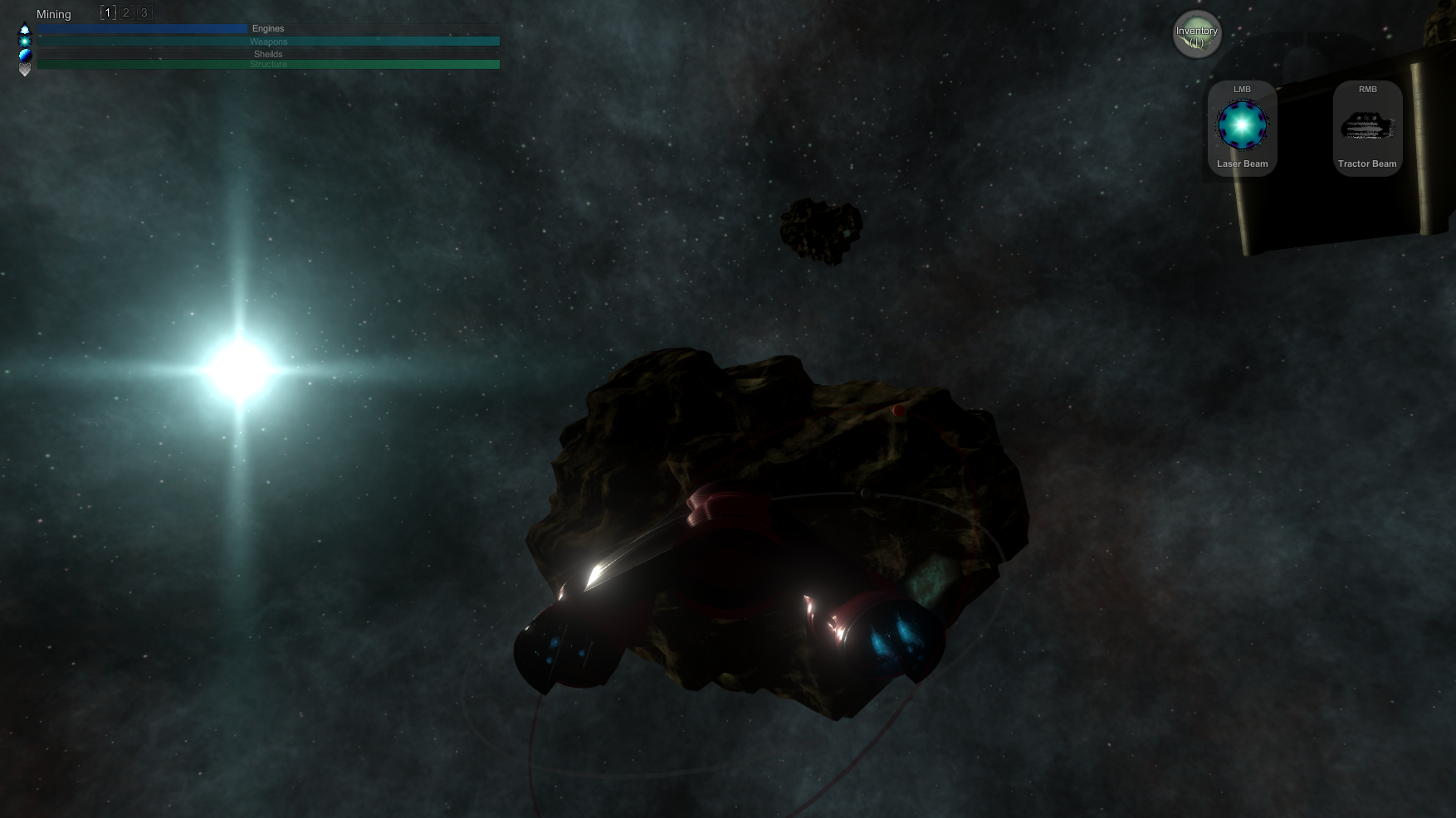
Task: Click the Engines status icon
Action: [25, 27]
